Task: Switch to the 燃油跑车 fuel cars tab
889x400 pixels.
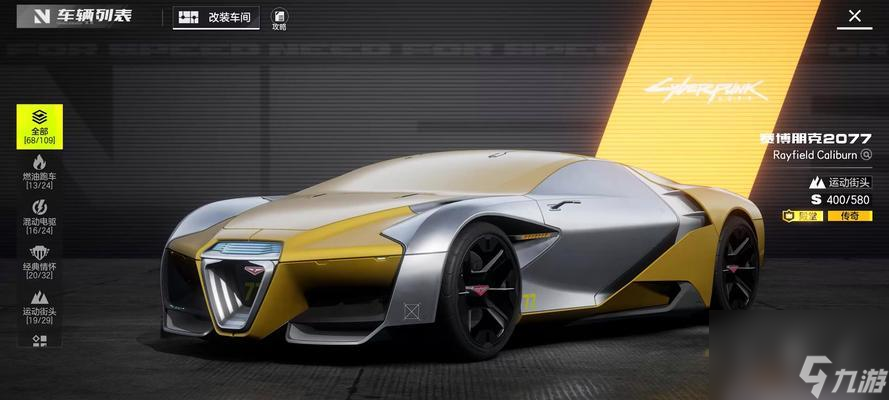Action: click(39, 172)
